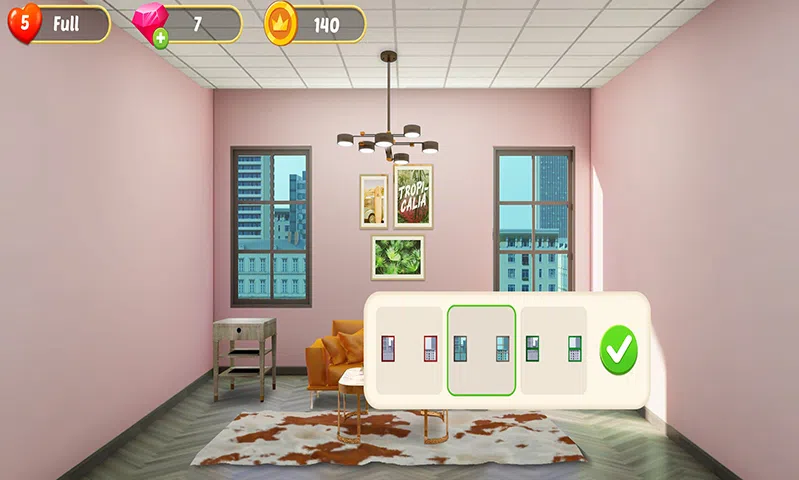This screenshot has width=799, height=480.
Task: Pick the green-framed windows option
Action: 554,349
